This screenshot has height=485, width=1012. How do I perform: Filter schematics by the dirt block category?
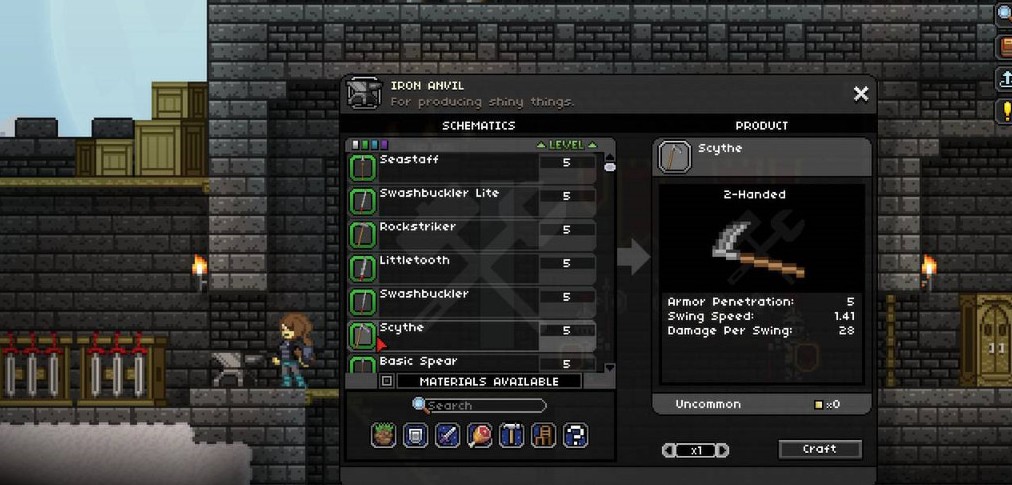[x=384, y=436]
